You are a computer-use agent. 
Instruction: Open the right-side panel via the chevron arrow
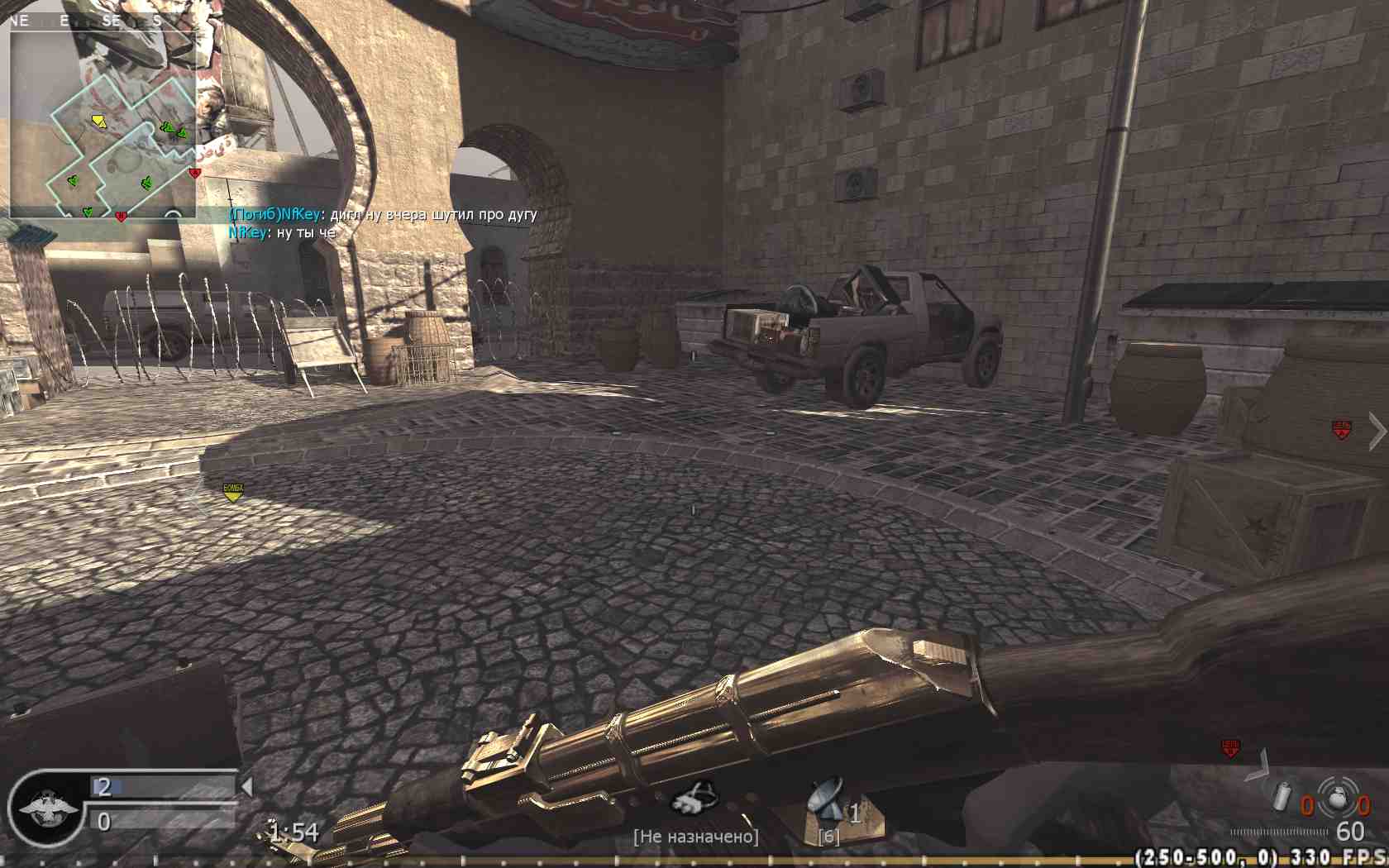point(1377,430)
